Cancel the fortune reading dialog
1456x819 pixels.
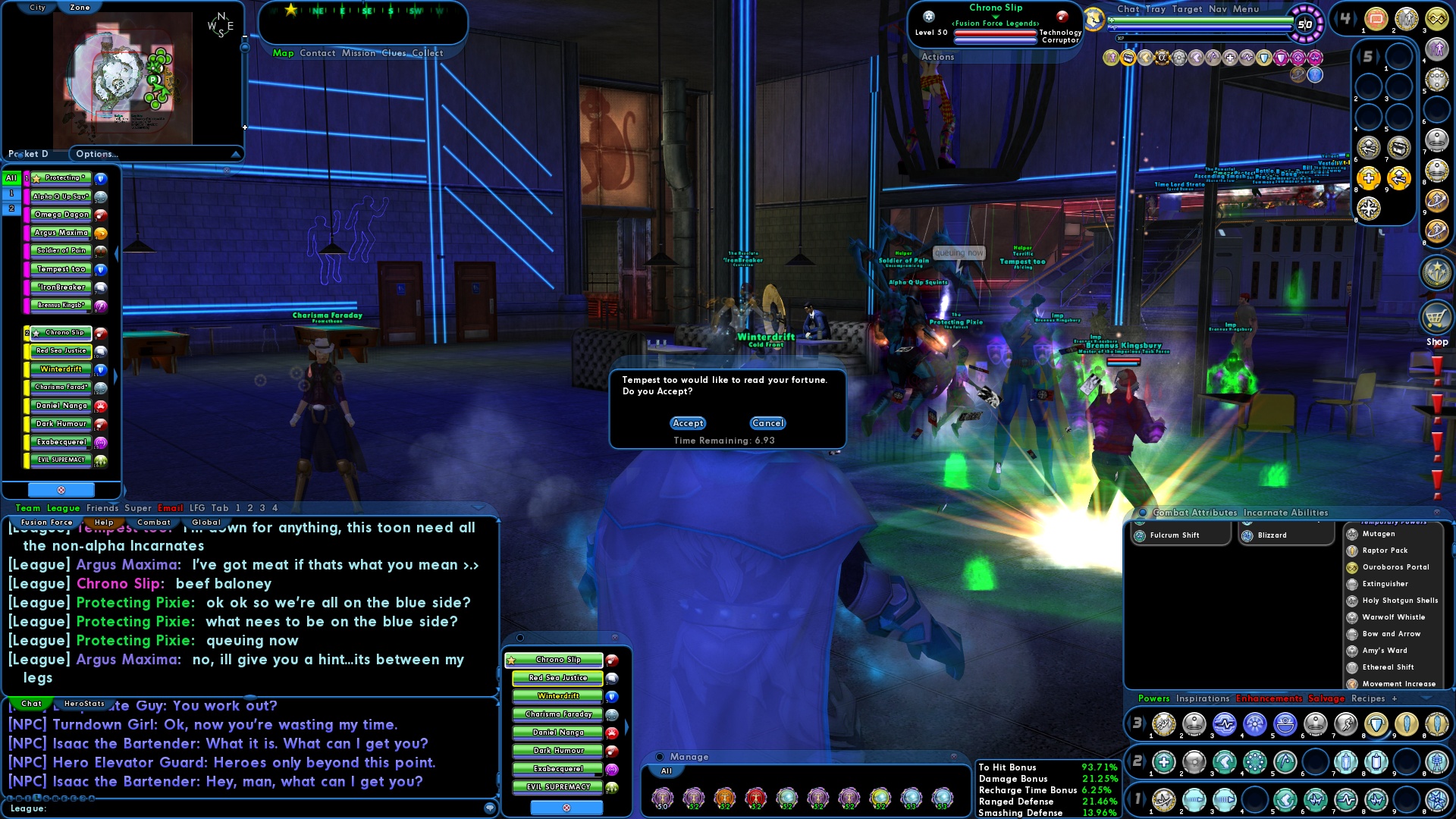767,423
